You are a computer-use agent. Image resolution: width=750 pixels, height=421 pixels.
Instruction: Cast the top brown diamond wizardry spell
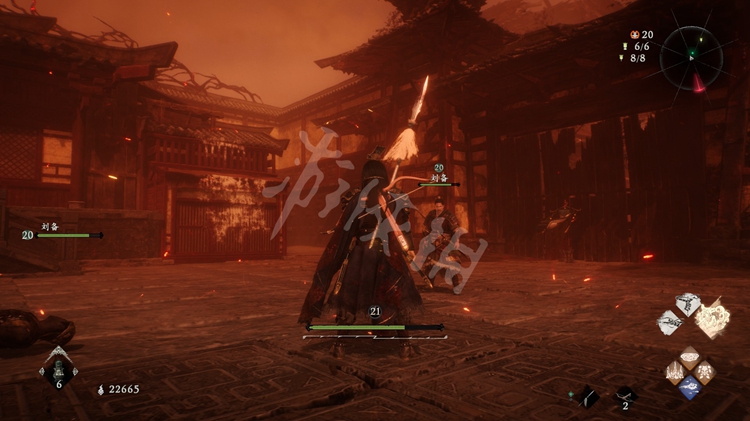click(x=689, y=356)
